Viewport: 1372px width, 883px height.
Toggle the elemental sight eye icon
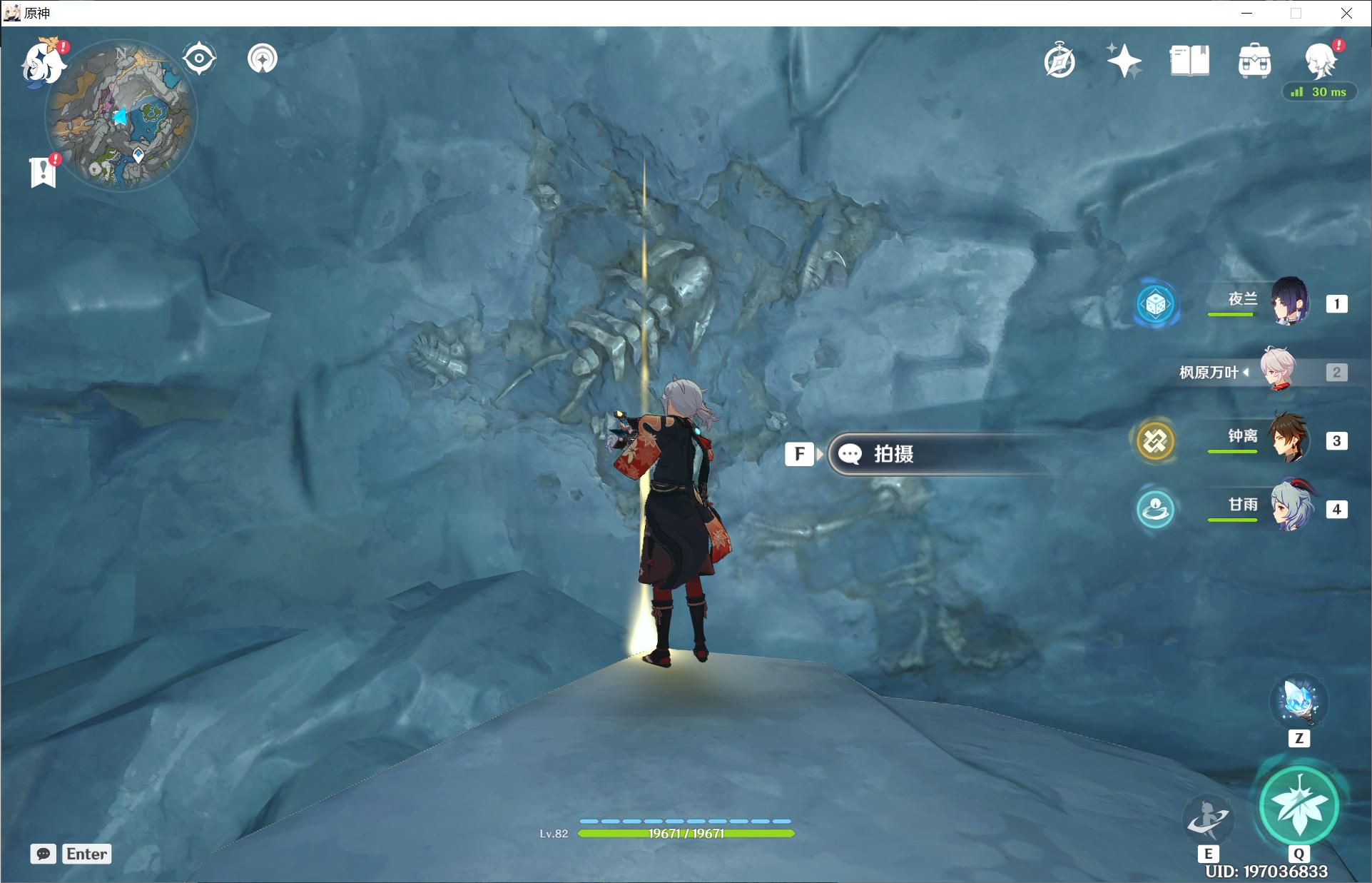point(199,59)
